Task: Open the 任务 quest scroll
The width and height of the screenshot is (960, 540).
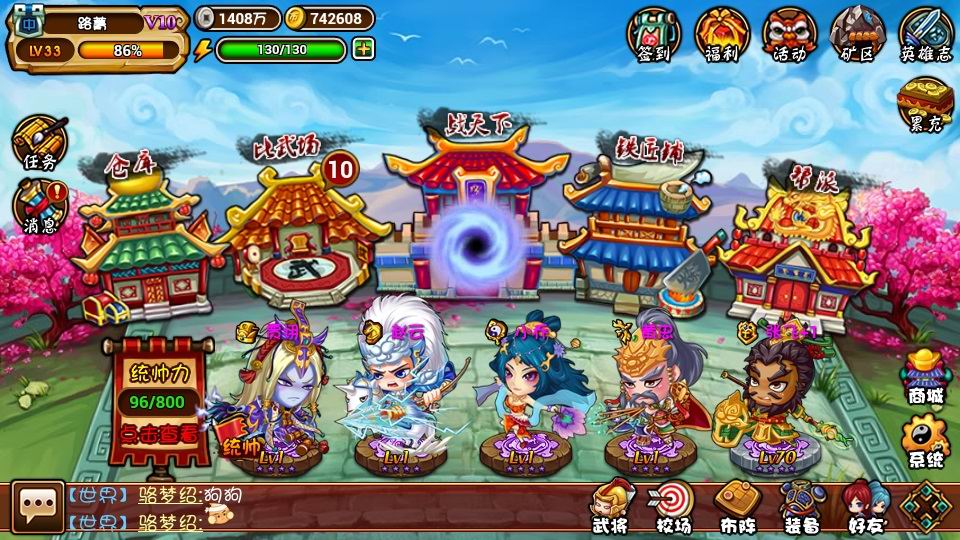Action: point(40,142)
